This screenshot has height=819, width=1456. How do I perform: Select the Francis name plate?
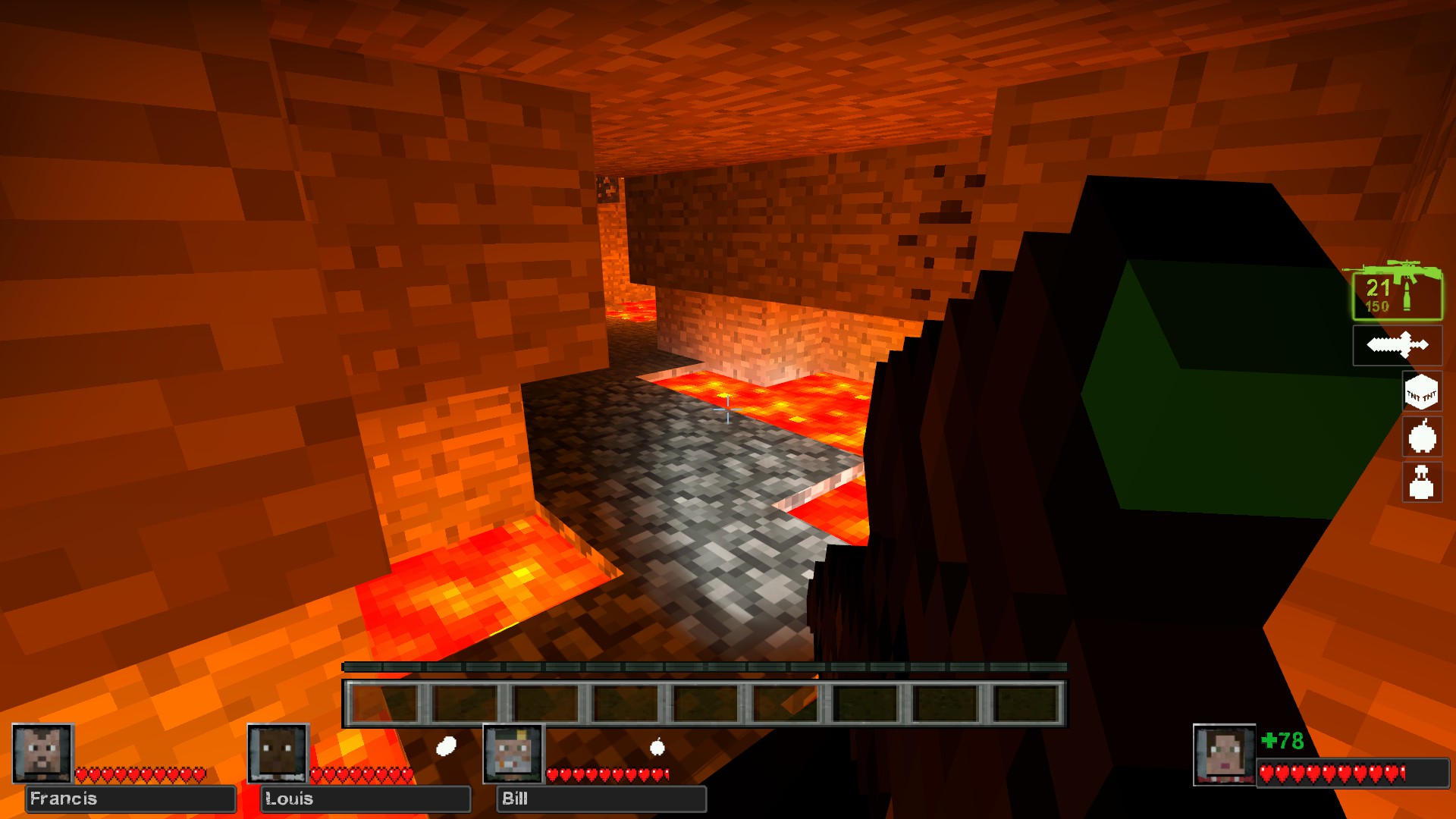coord(130,799)
